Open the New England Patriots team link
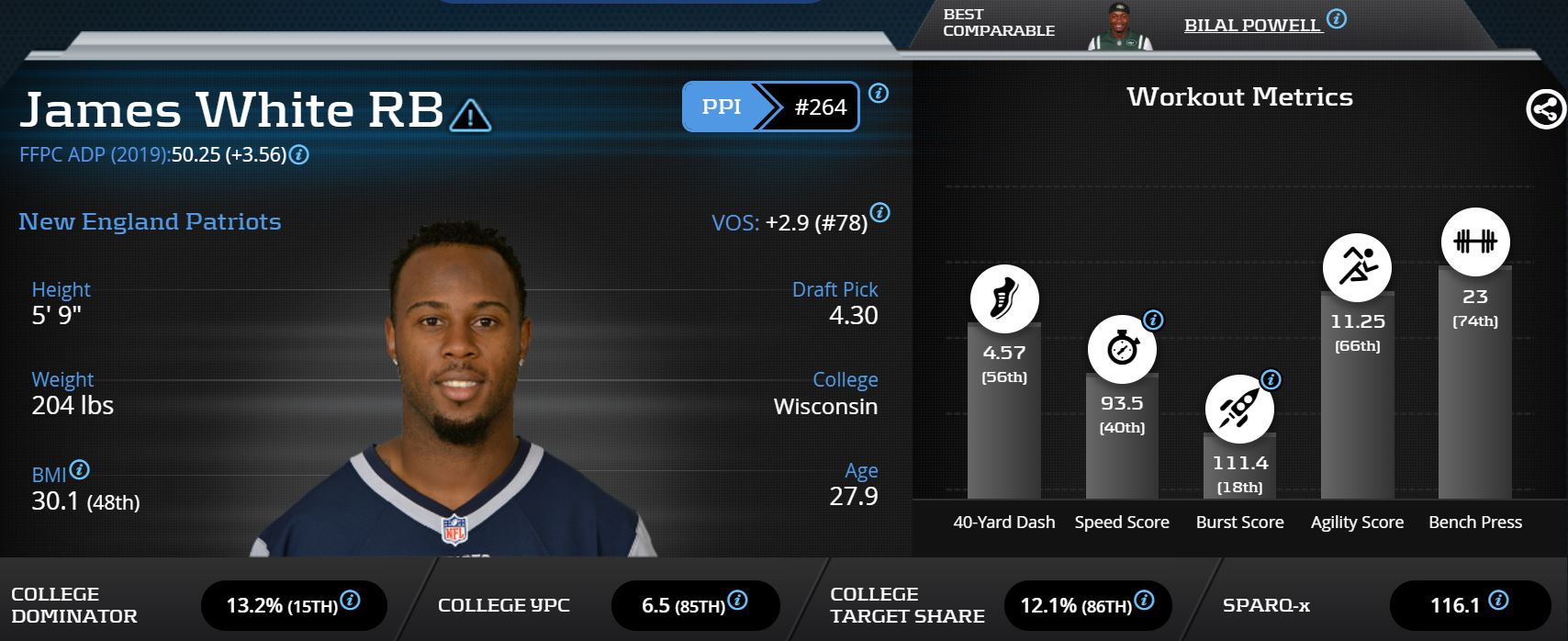1568x641 pixels. tap(150, 221)
